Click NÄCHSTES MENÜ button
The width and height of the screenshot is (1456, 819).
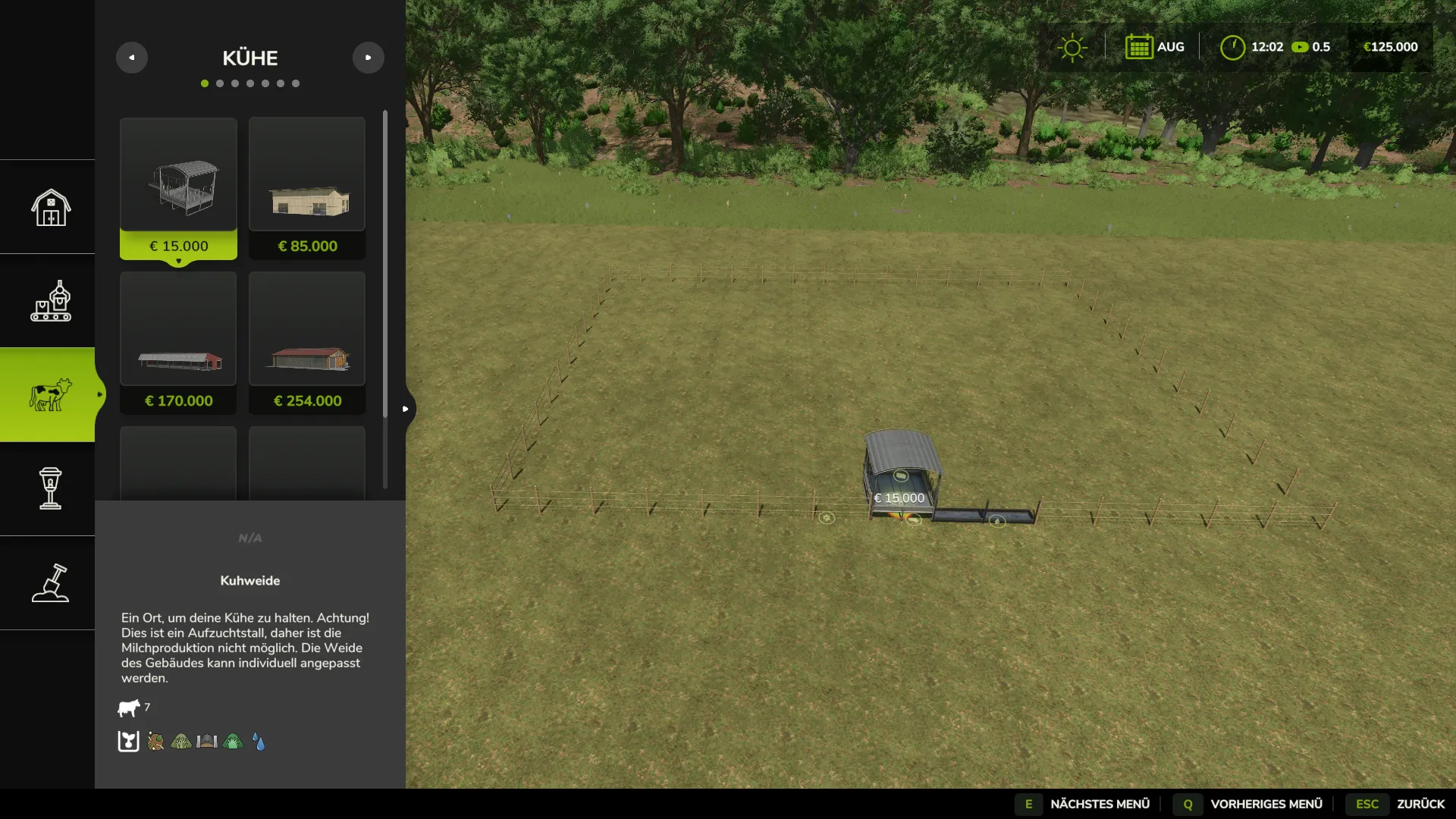point(1085,804)
